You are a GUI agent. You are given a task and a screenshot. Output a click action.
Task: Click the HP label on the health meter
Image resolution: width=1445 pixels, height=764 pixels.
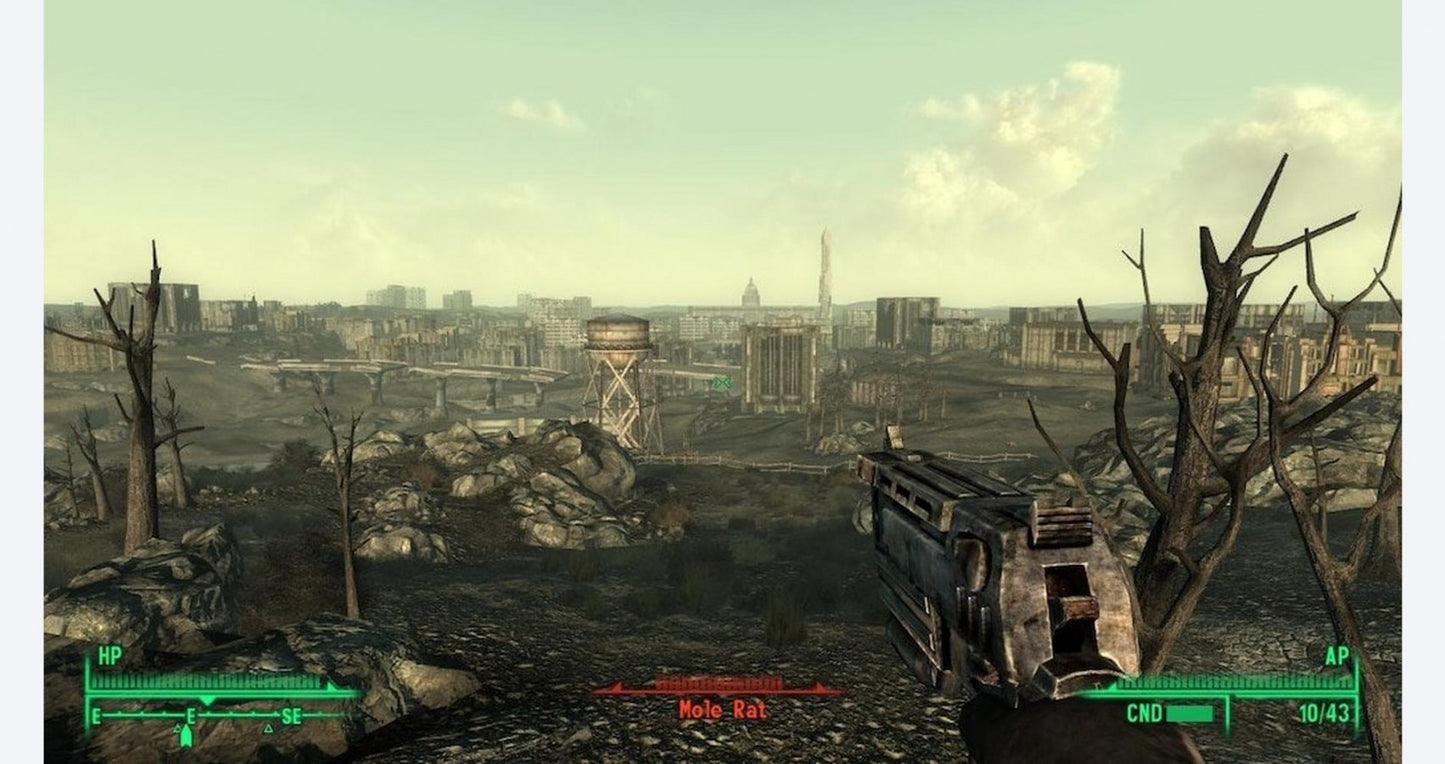pyautogui.click(x=109, y=654)
